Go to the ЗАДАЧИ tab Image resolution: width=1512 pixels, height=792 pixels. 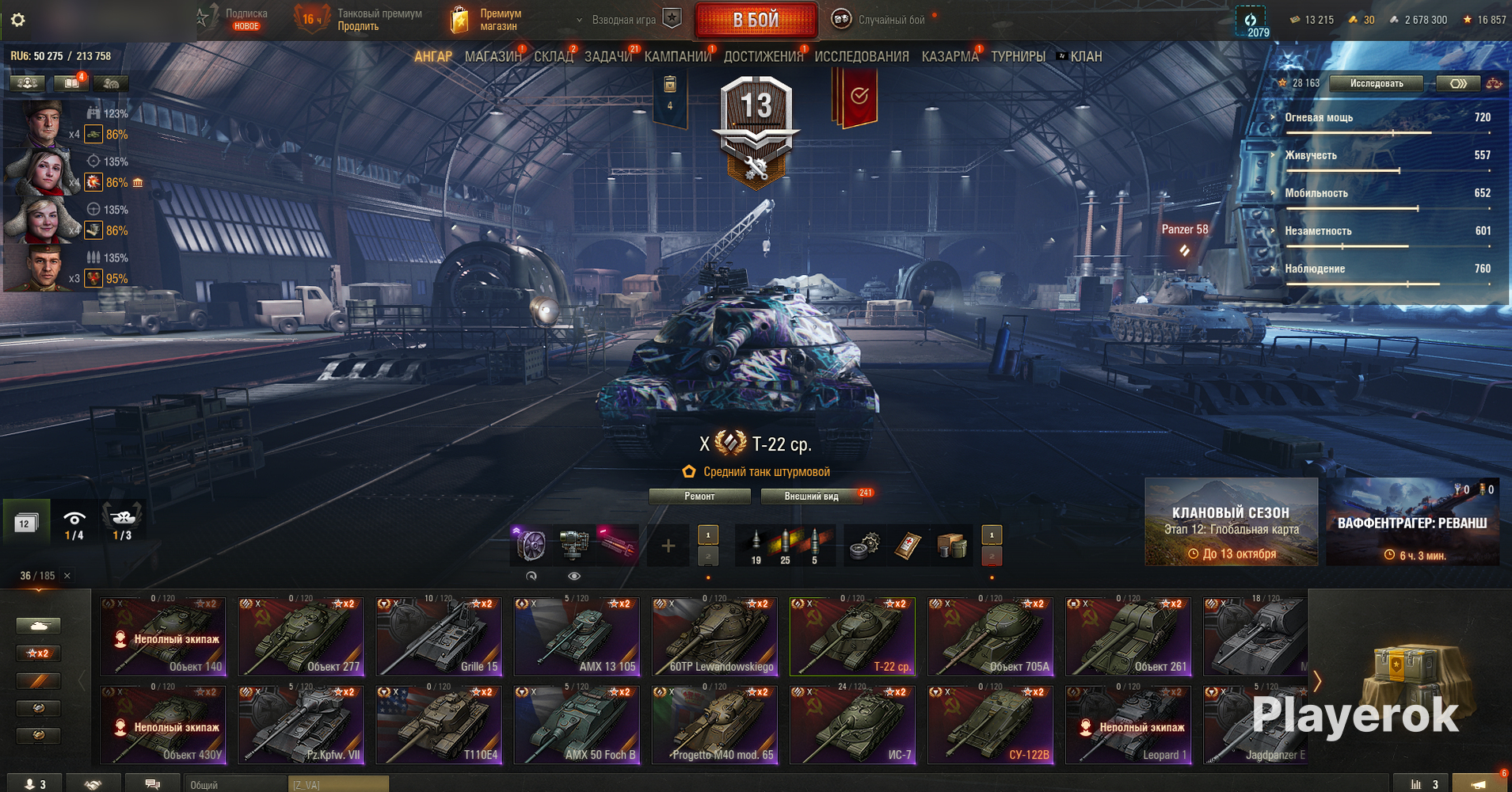click(607, 57)
